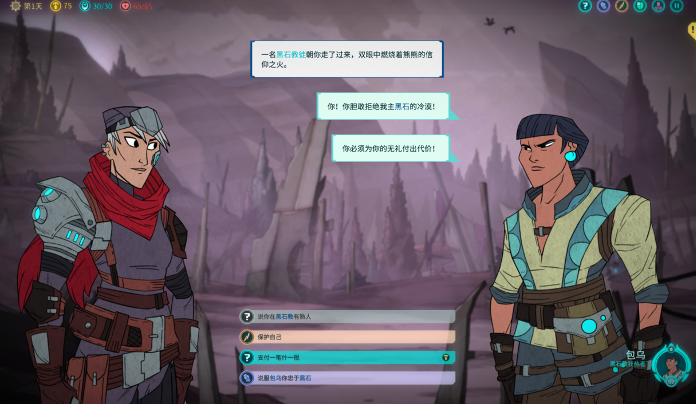Choose the grey reply mentioning 黑石教

(346, 316)
